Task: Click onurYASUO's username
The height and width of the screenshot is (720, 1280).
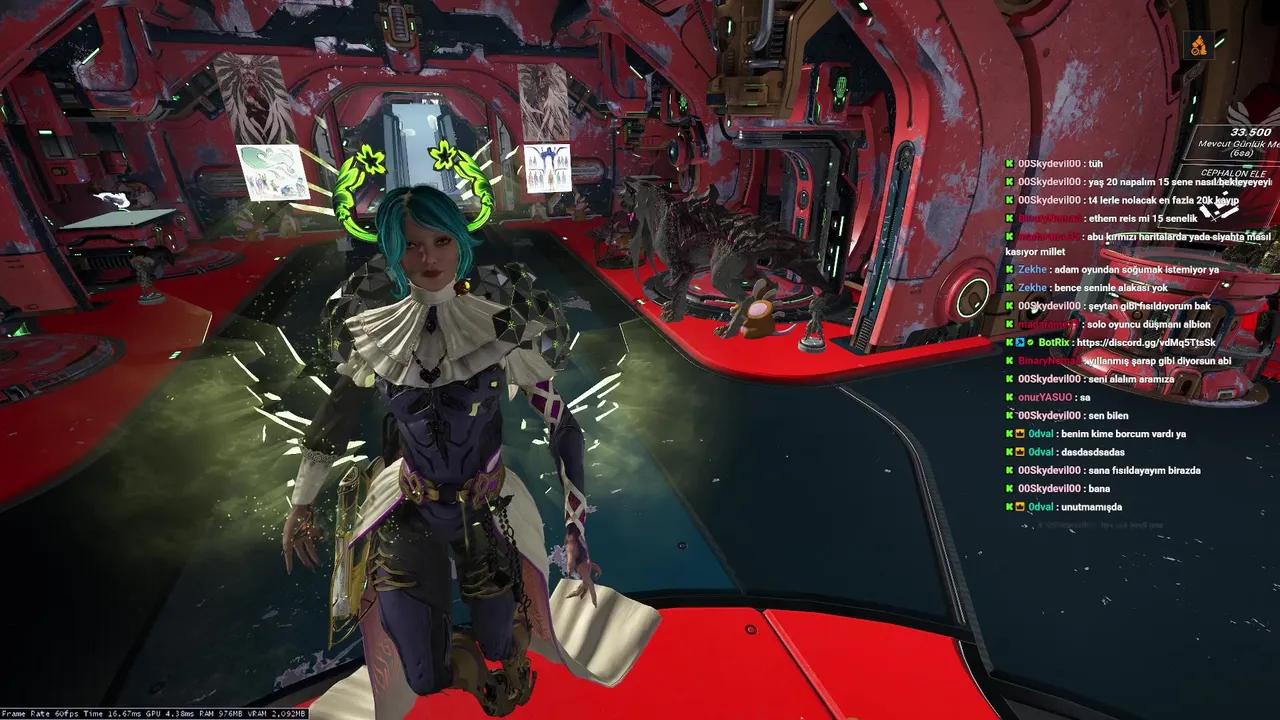Action: [1044, 397]
